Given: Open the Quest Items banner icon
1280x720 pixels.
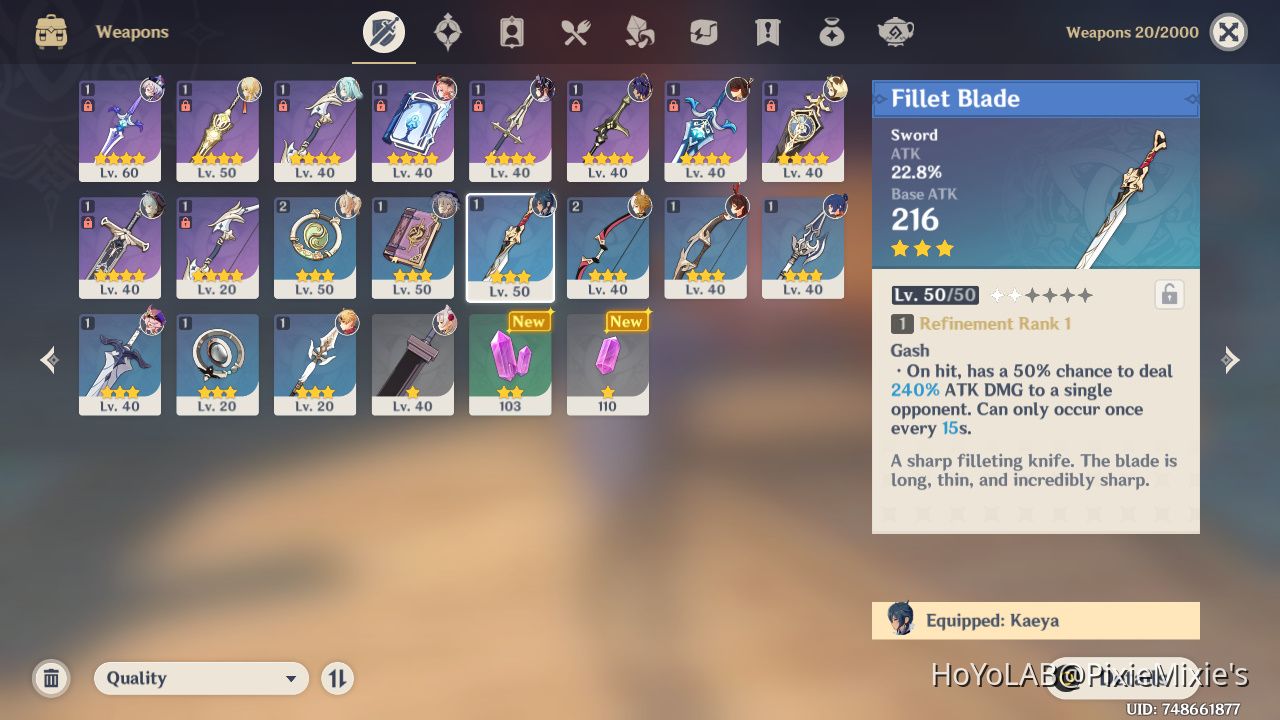Looking at the screenshot, I should click(x=767, y=31).
